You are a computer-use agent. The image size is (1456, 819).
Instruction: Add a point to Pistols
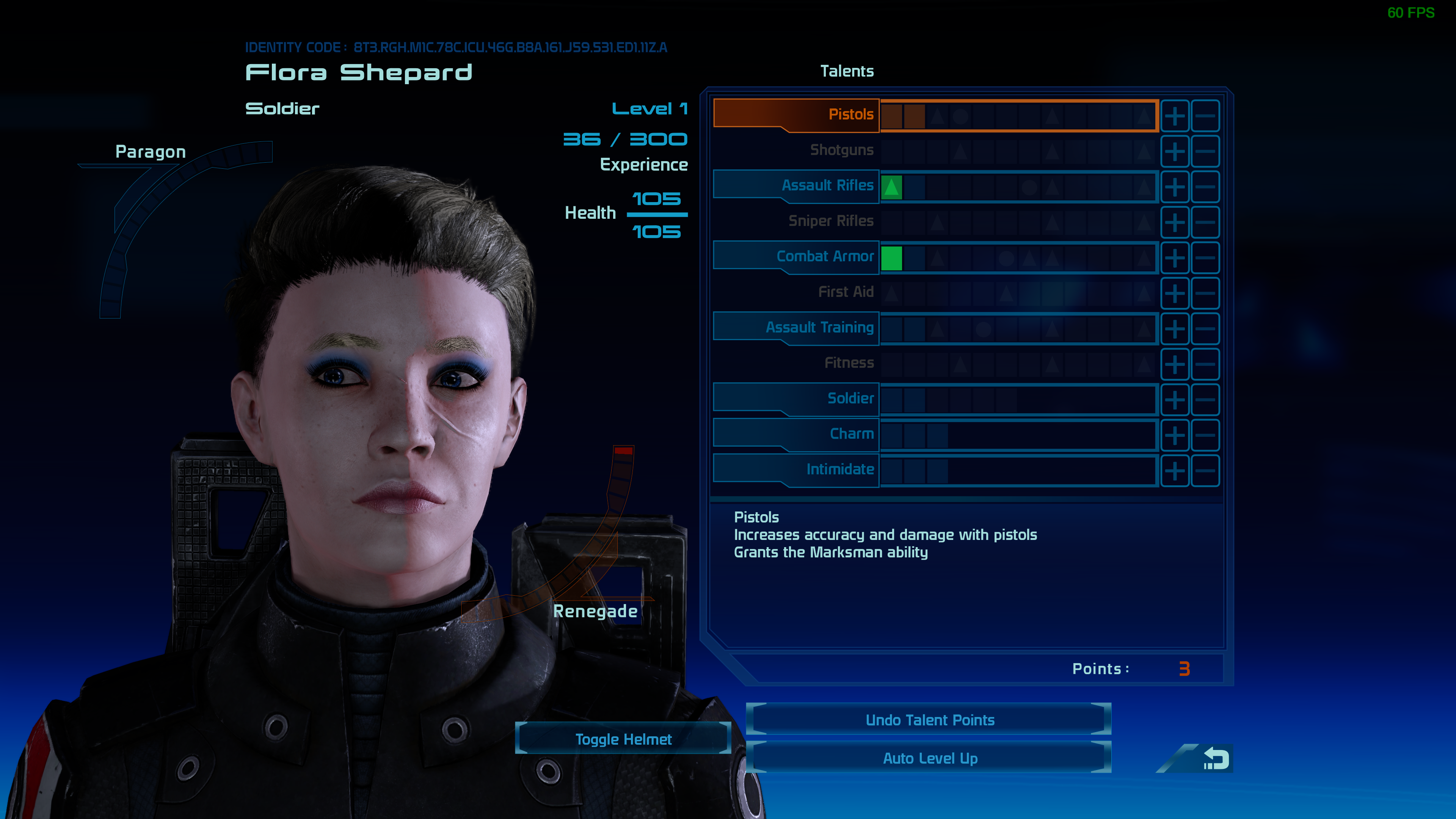[1175, 116]
